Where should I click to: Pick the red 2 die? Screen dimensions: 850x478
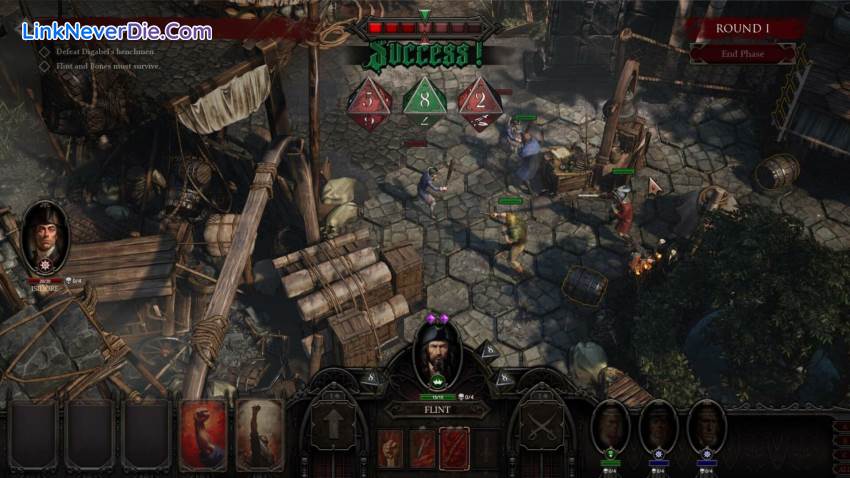(x=480, y=103)
